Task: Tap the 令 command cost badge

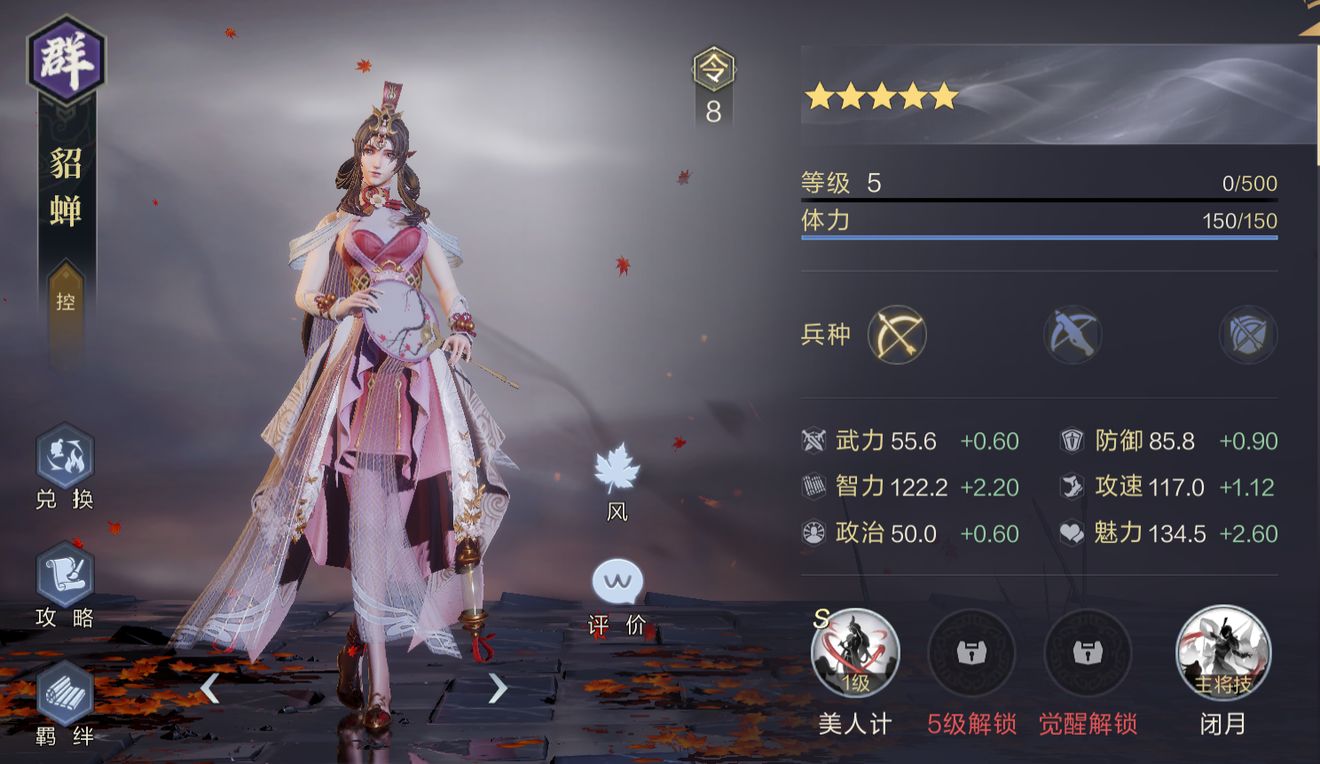Action: tap(713, 71)
